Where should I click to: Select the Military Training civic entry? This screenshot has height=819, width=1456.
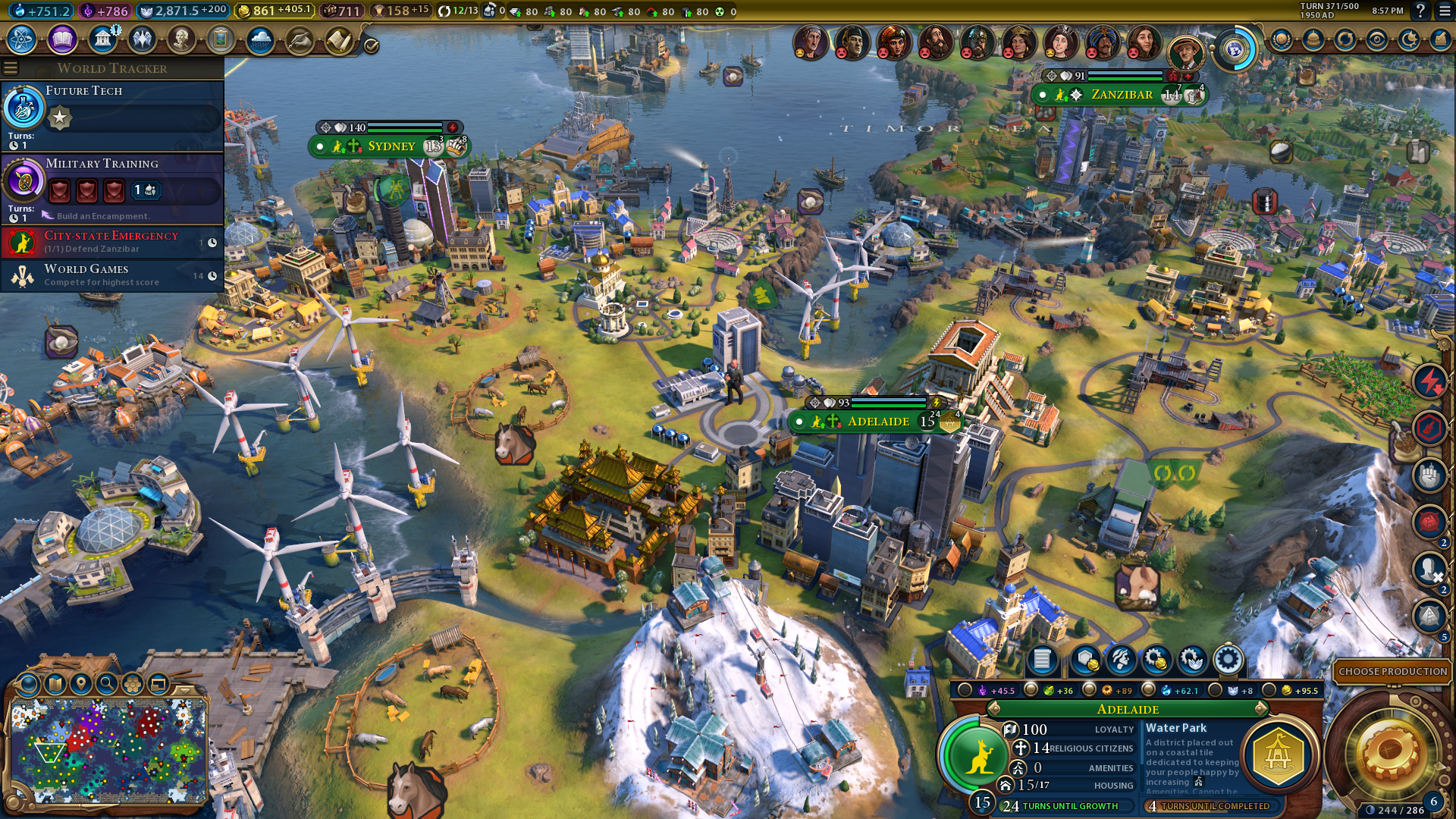(114, 187)
